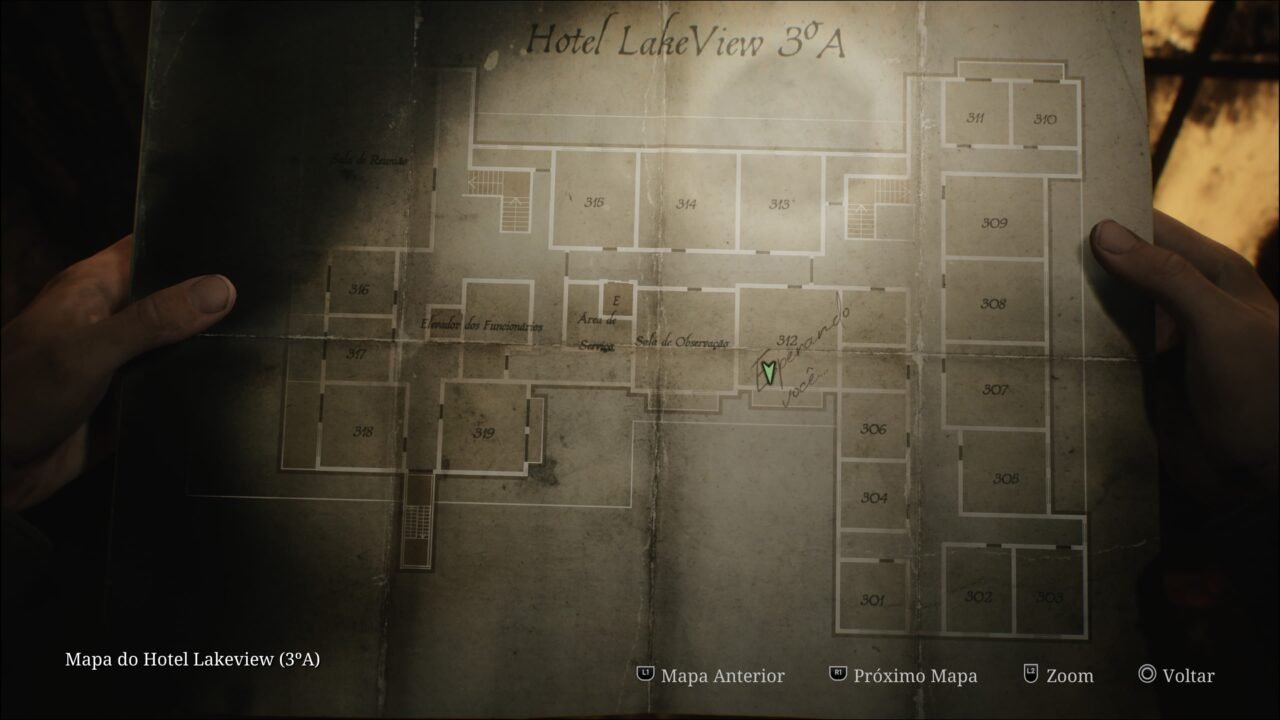Click room 301 in the bottom right

(x=873, y=598)
